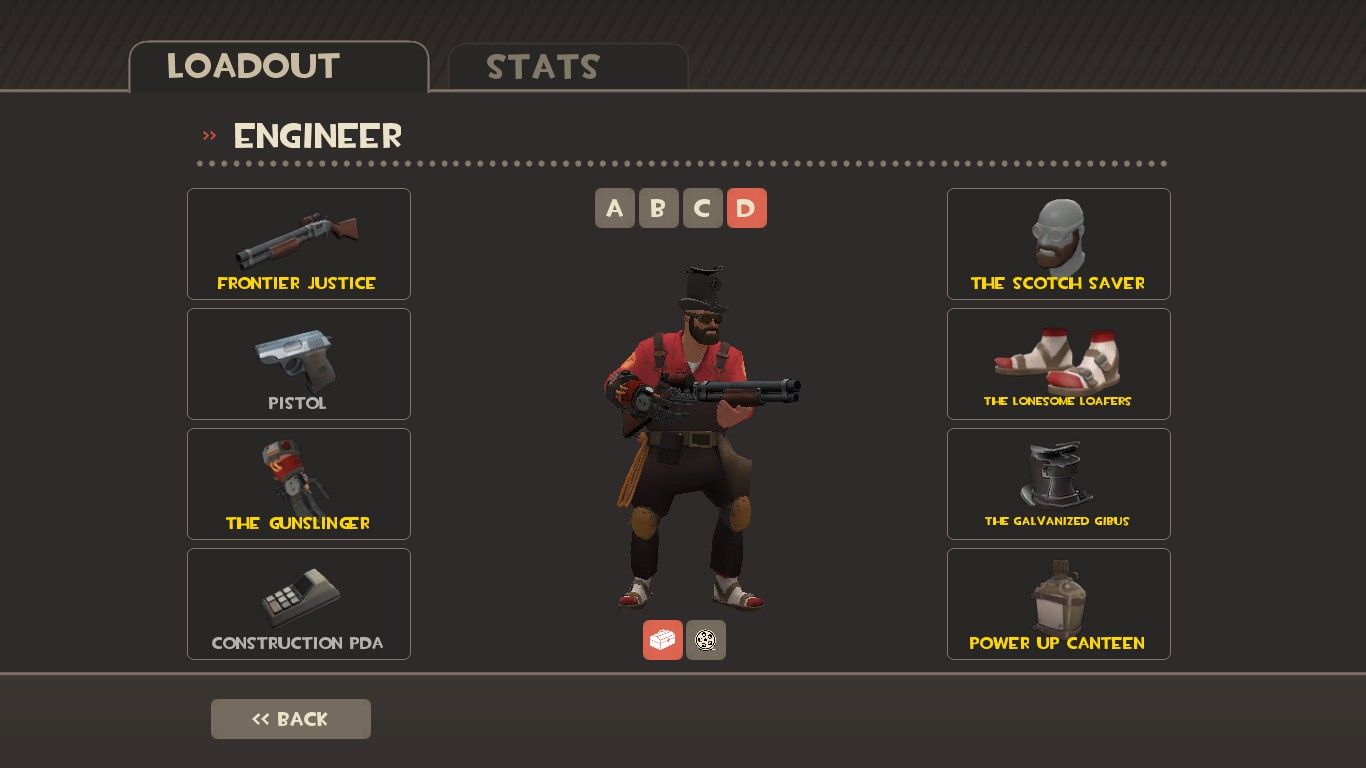
Task: Click the red toolbox items loadout icon
Action: (x=663, y=640)
